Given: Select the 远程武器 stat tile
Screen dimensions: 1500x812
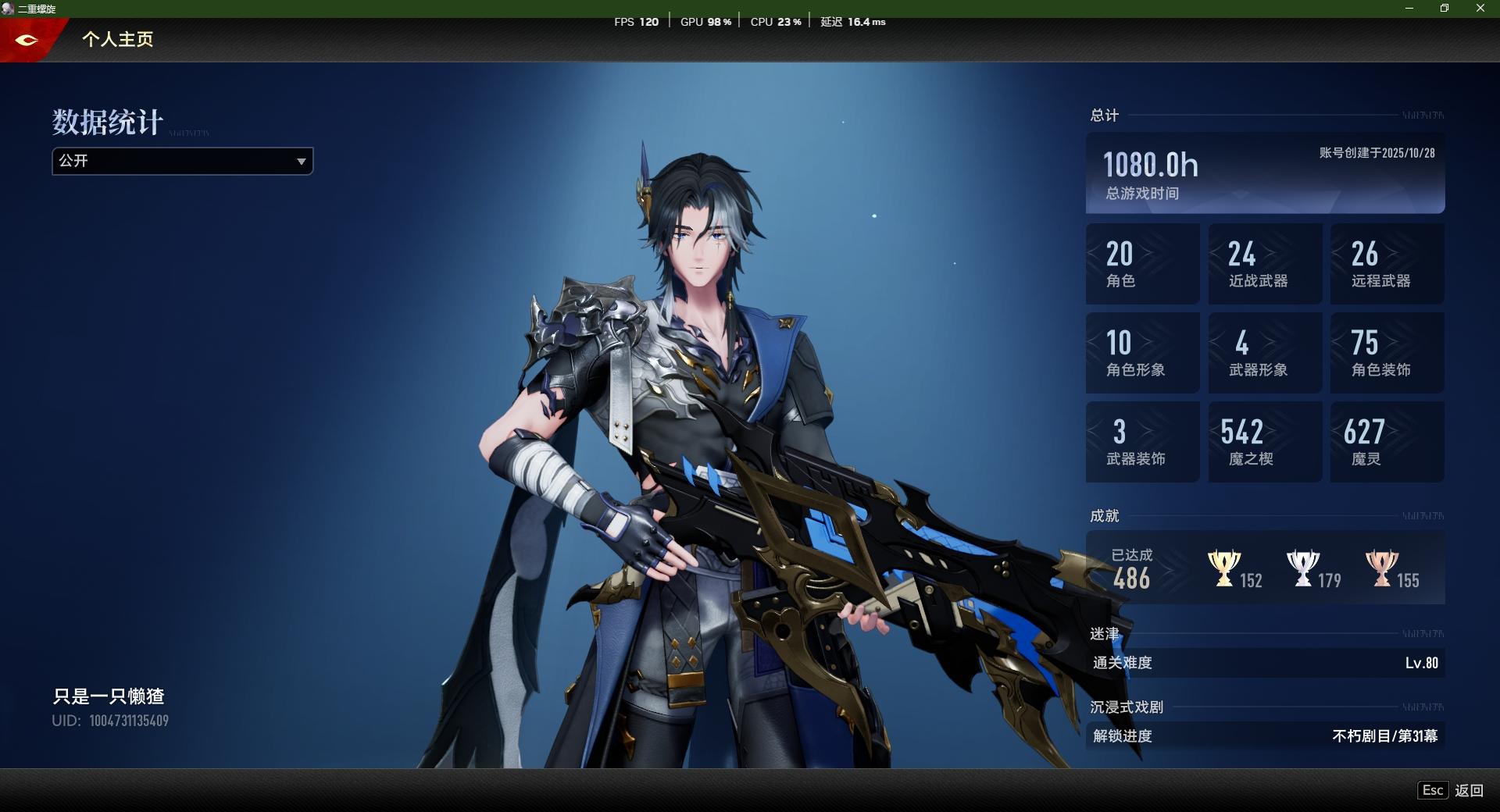Looking at the screenshot, I should click(1387, 264).
